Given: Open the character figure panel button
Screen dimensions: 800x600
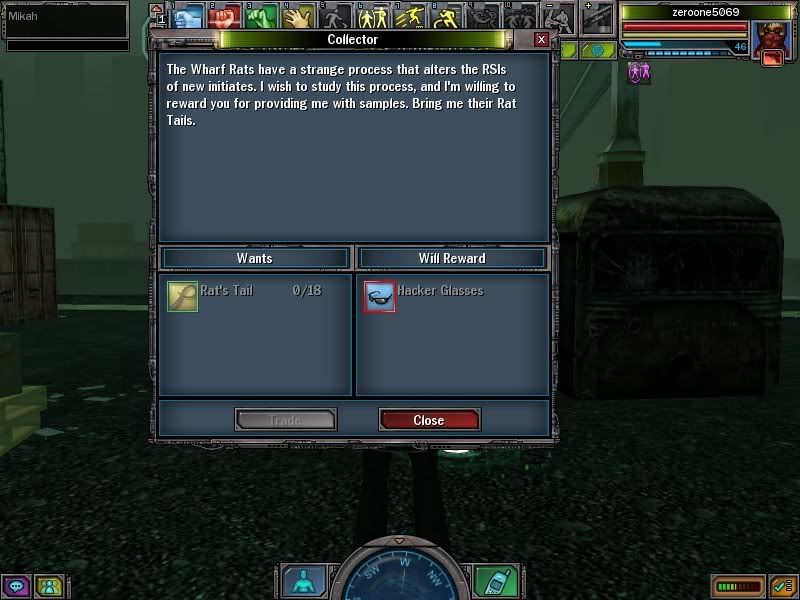Looking at the screenshot, I should pos(299,581).
